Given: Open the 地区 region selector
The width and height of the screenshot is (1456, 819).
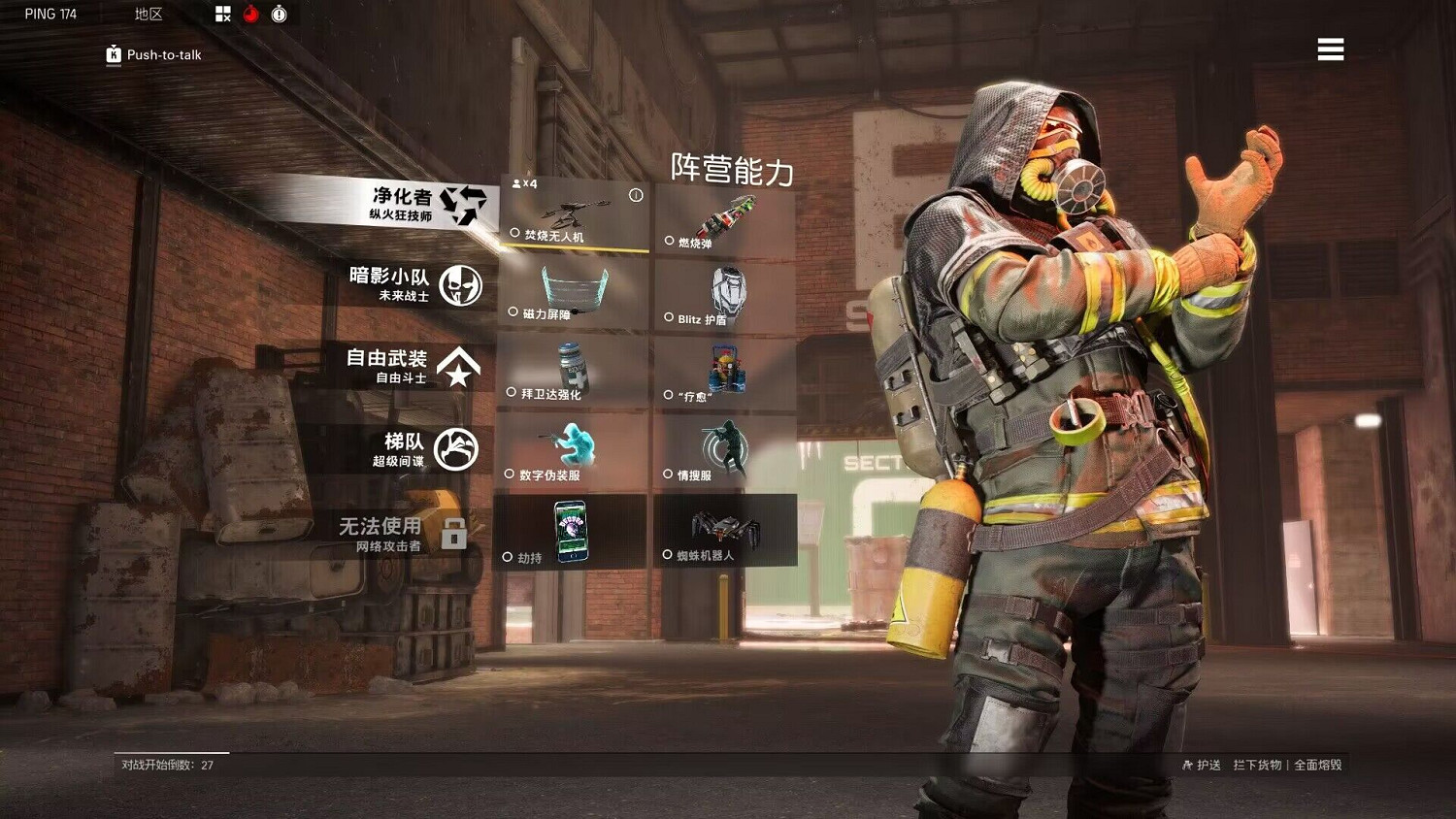Looking at the screenshot, I should (147, 14).
